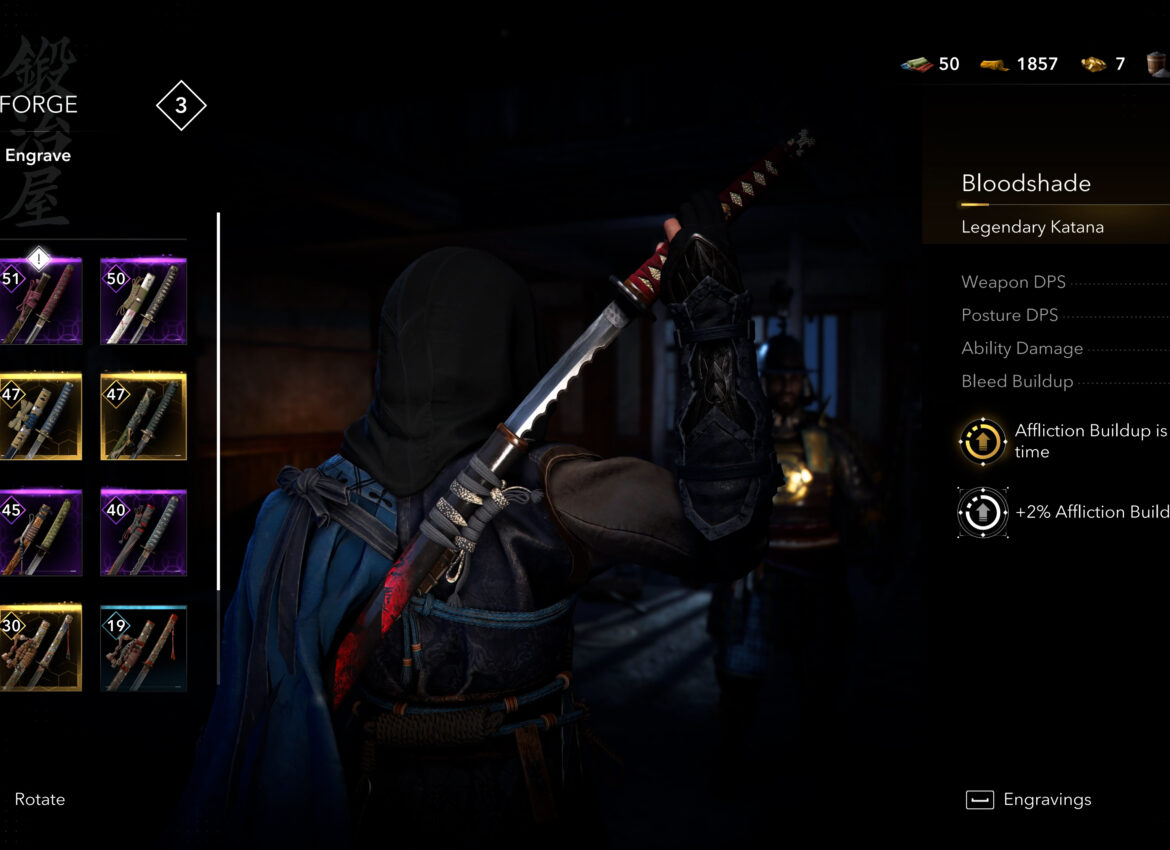Click the gold Affliction Buildup perk icon
Screen dimensions: 1170x850
983,441
